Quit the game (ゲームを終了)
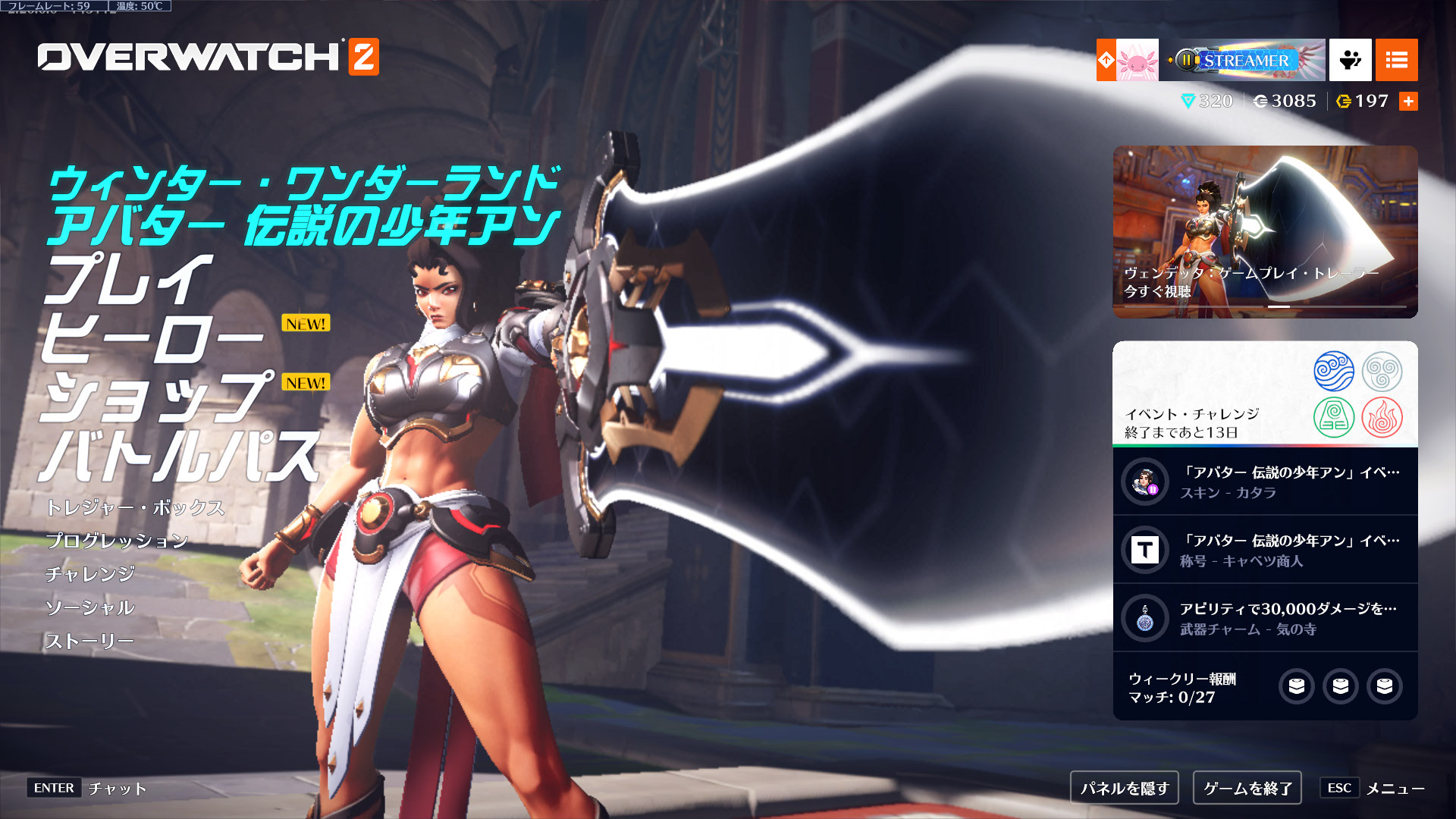The width and height of the screenshot is (1456, 819). (1247, 788)
